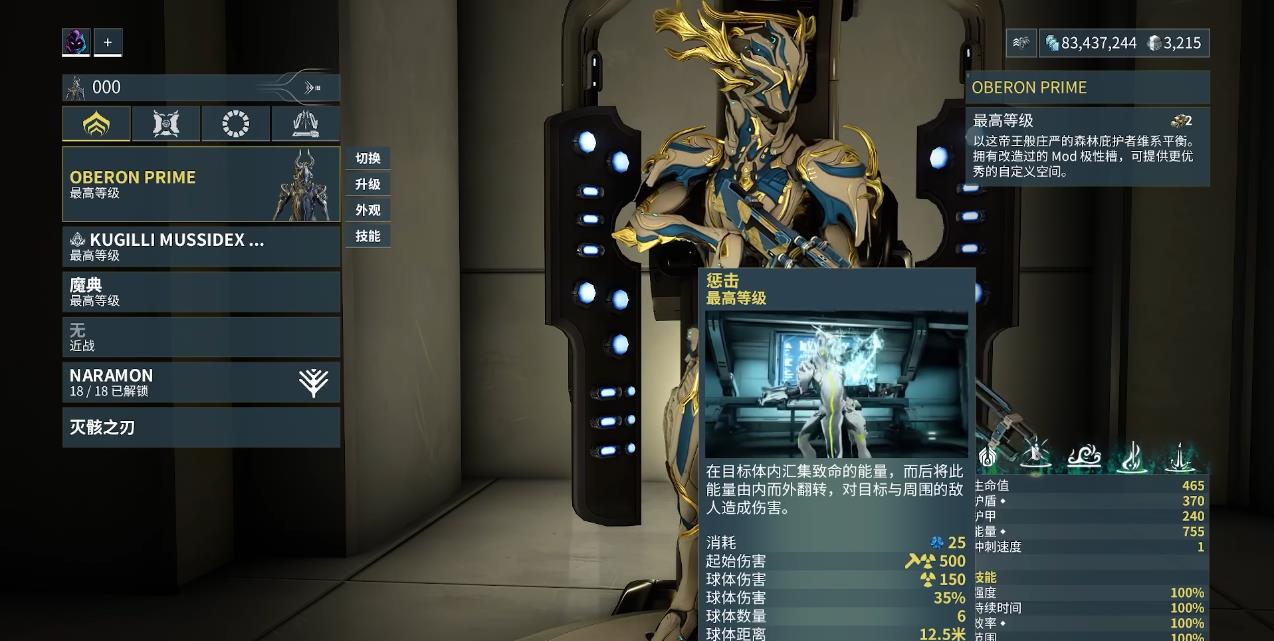Select the Oberon Prime warframe slot
The height and width of the screenshot is (641, 1274).
[201, 184]
